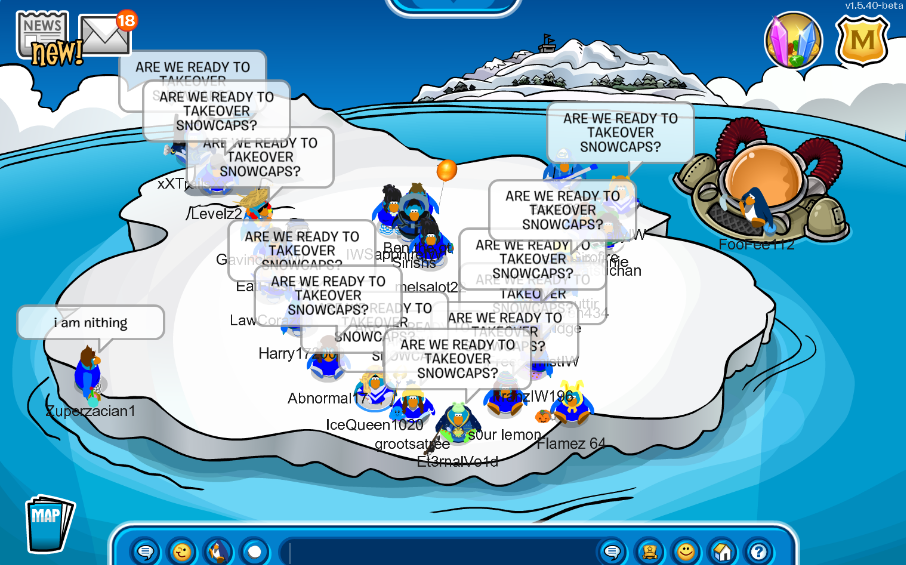Open the mail envelope with 18 messages
906x565 pixels.
pos(104,36)
